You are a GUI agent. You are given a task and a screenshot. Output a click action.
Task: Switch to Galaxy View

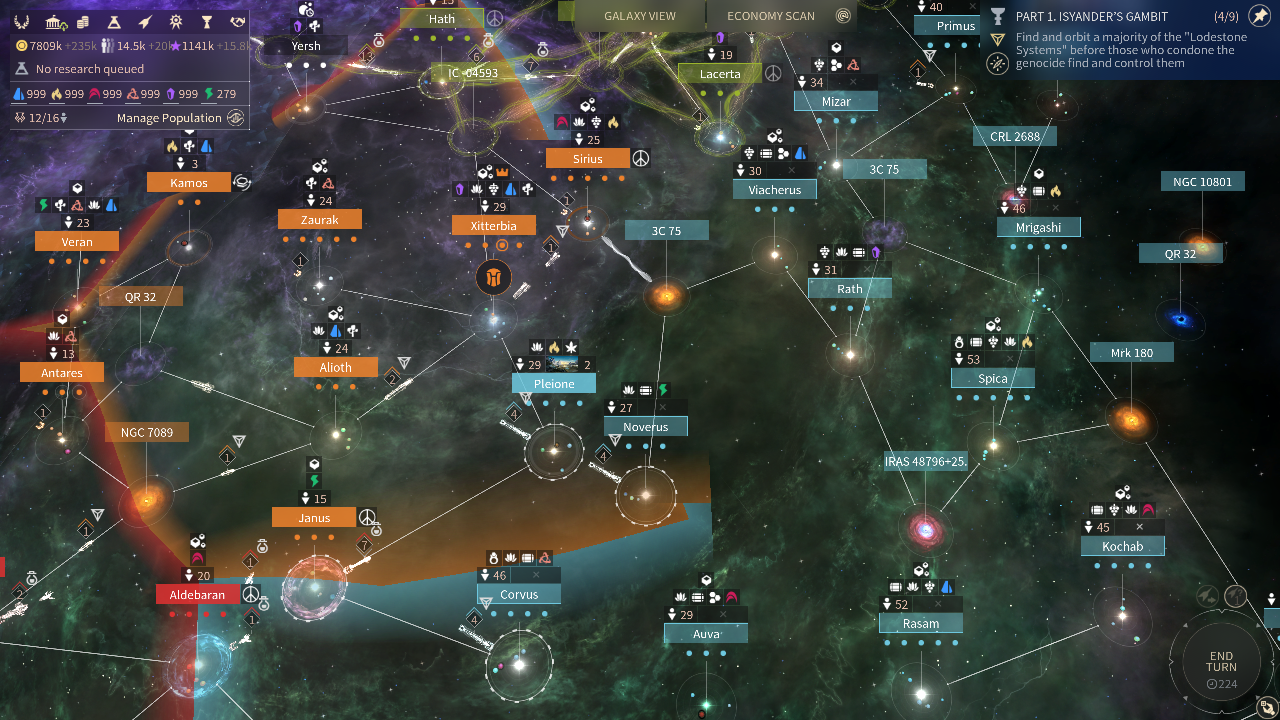(x=639, y=16)
